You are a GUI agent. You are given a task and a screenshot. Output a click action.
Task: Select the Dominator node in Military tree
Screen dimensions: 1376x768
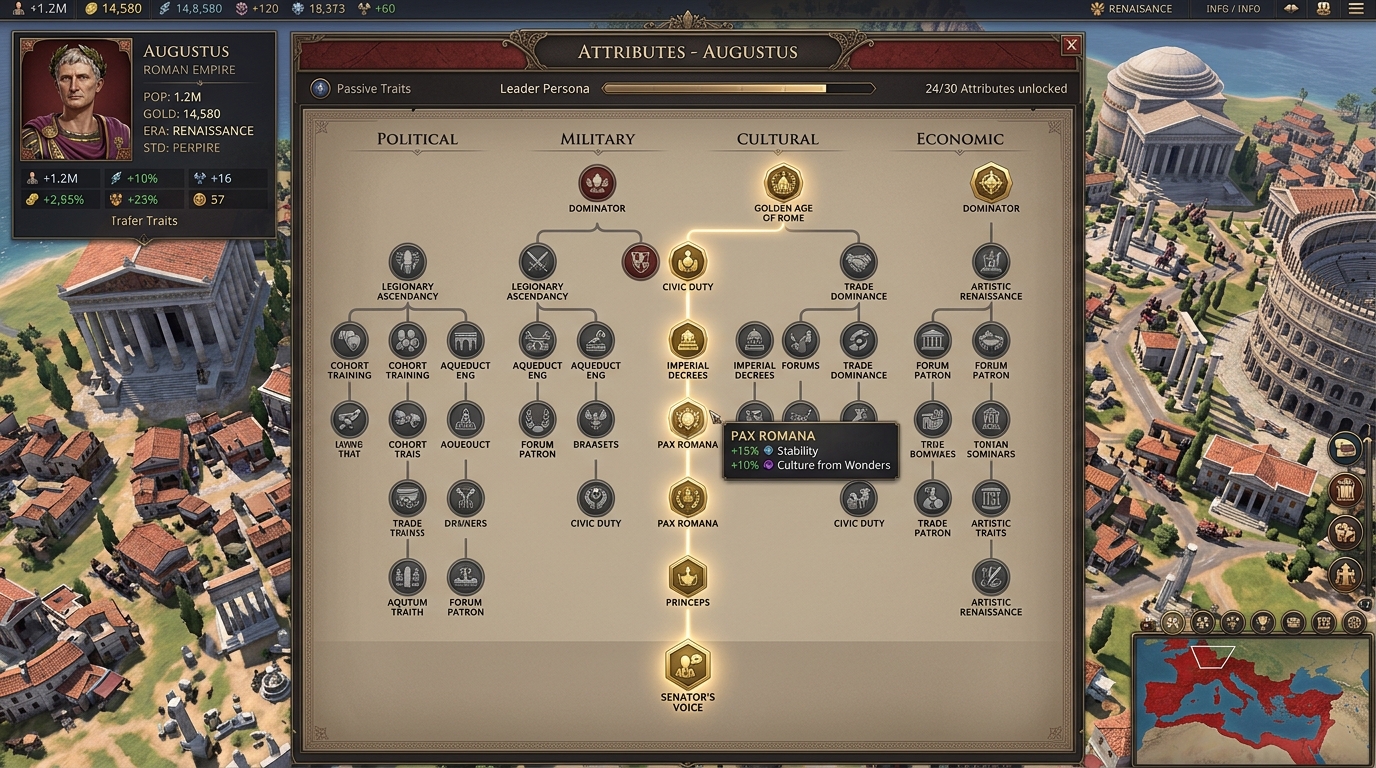coord(596,184)
